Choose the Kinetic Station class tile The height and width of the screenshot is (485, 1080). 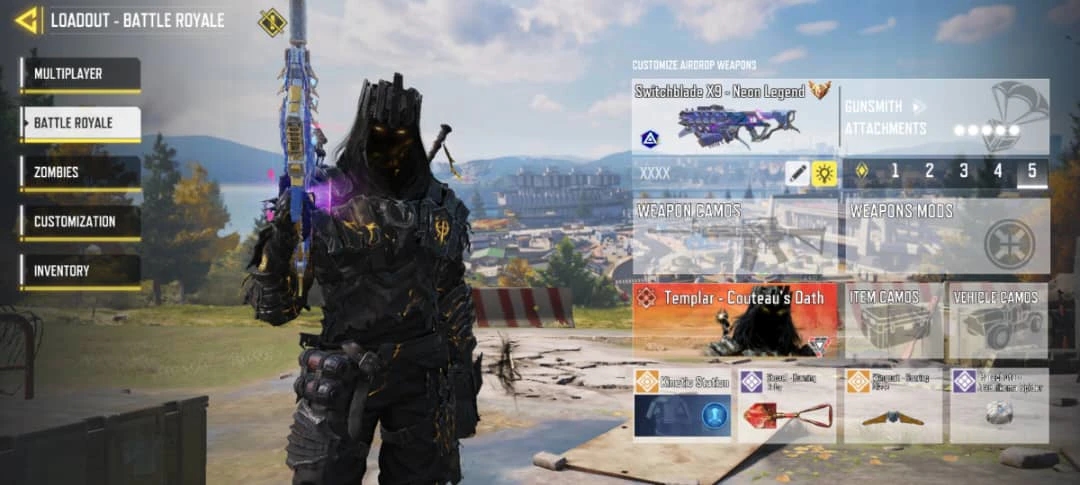pyautogui.click(x=682, y=406)
